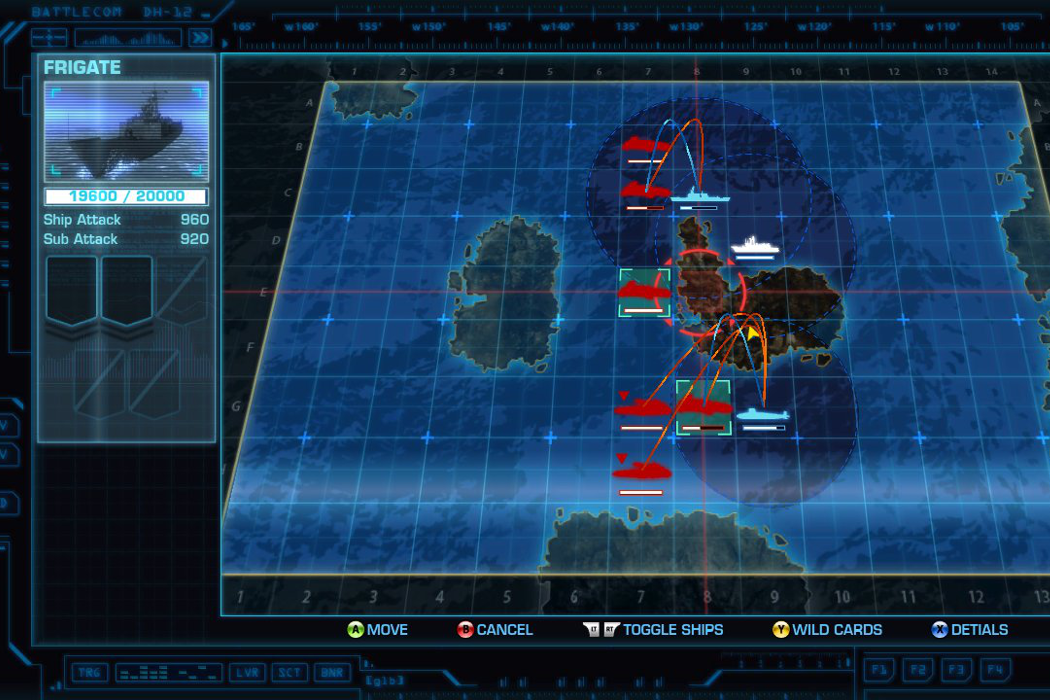Click the crosshair button in the top bar
This screenshot has height=700, width=1050.
tap(49, 38)
